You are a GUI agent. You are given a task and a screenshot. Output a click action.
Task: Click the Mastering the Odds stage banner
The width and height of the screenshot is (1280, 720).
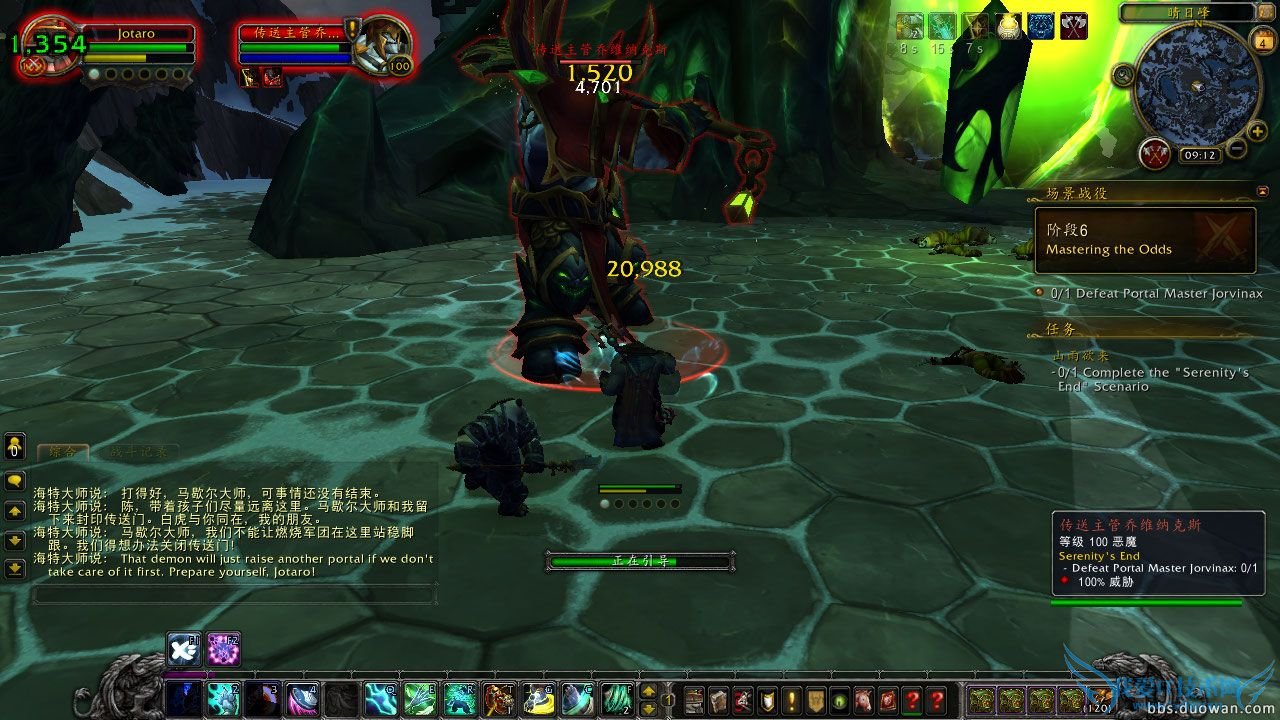(1145, 240)
